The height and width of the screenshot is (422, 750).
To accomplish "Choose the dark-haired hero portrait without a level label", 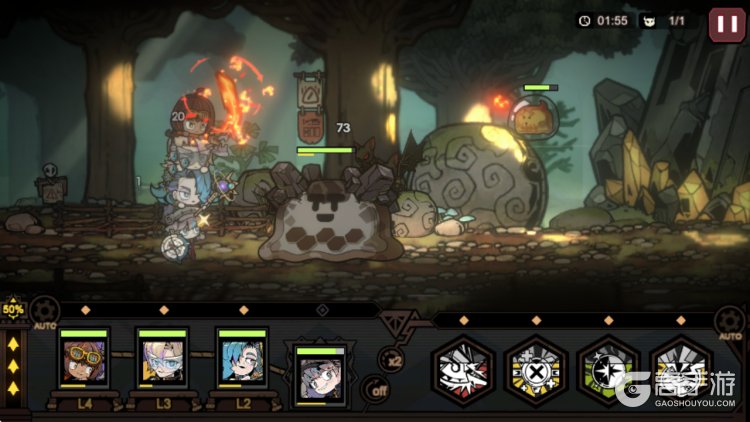I will [x=320, y=376].
